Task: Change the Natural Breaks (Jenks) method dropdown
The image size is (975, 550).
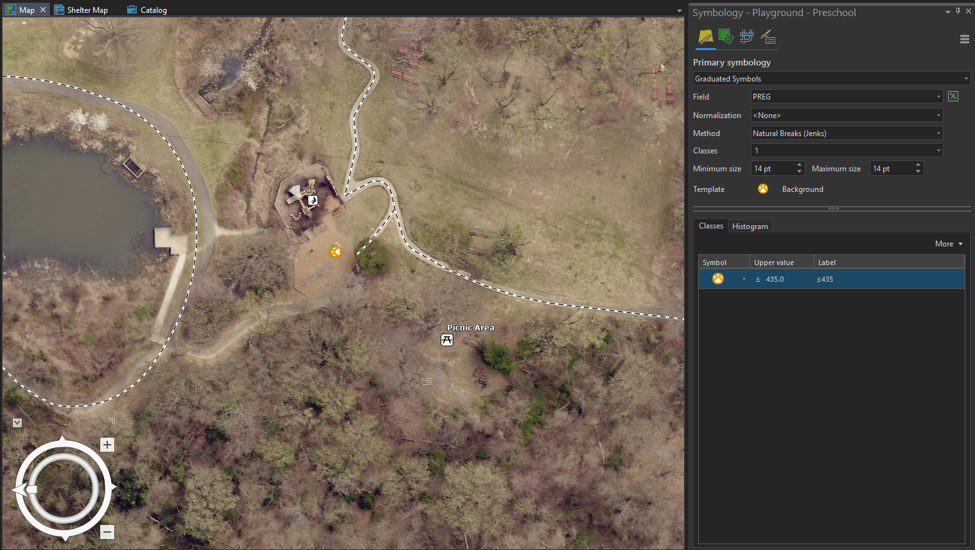Action: click(847, 133)
